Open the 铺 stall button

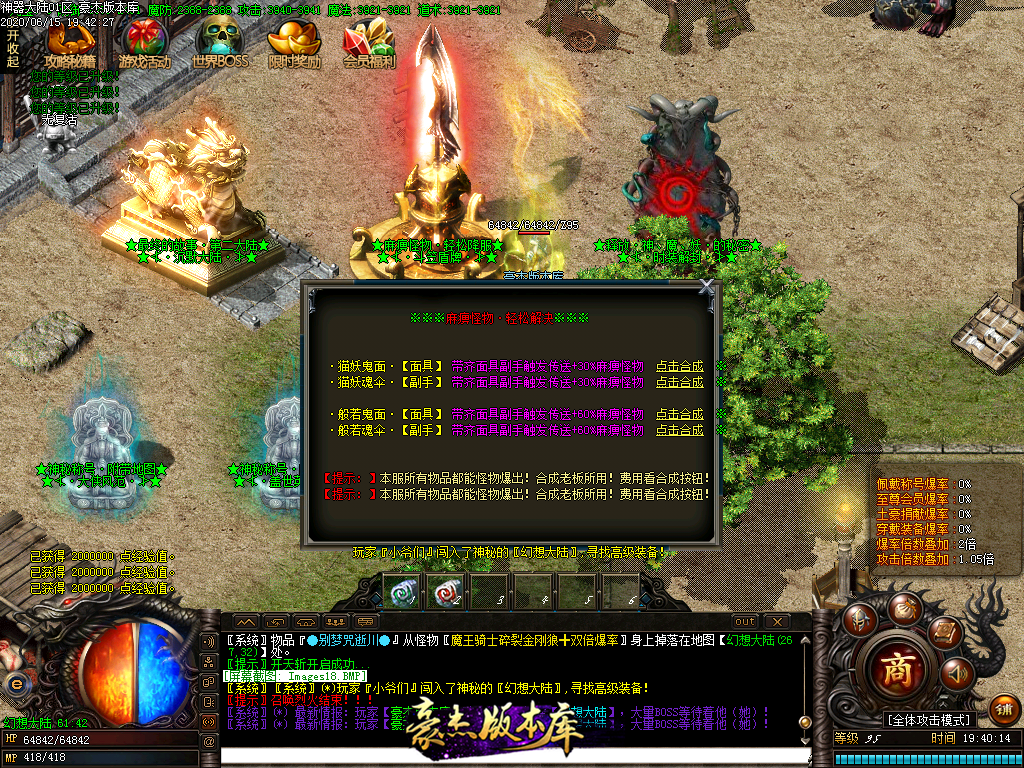(1005, 709)
